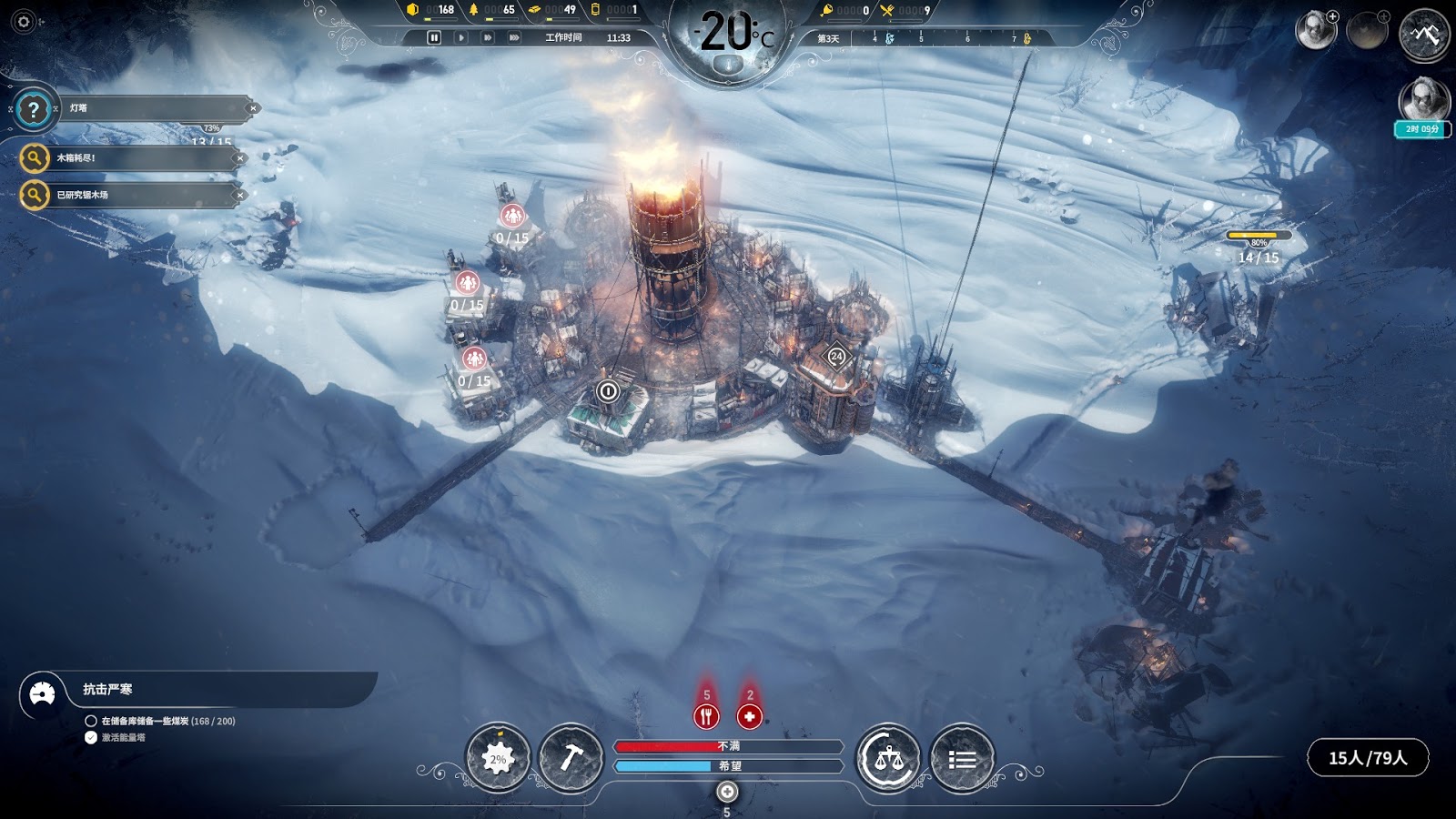Open the 15人/79人 population panel

click(1367, 758)
